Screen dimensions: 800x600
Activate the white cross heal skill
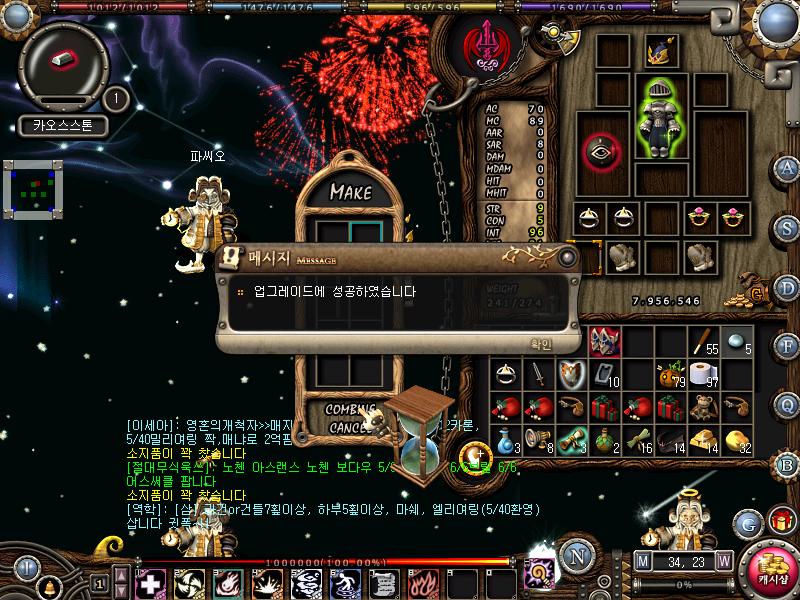(x=150, y=582)
